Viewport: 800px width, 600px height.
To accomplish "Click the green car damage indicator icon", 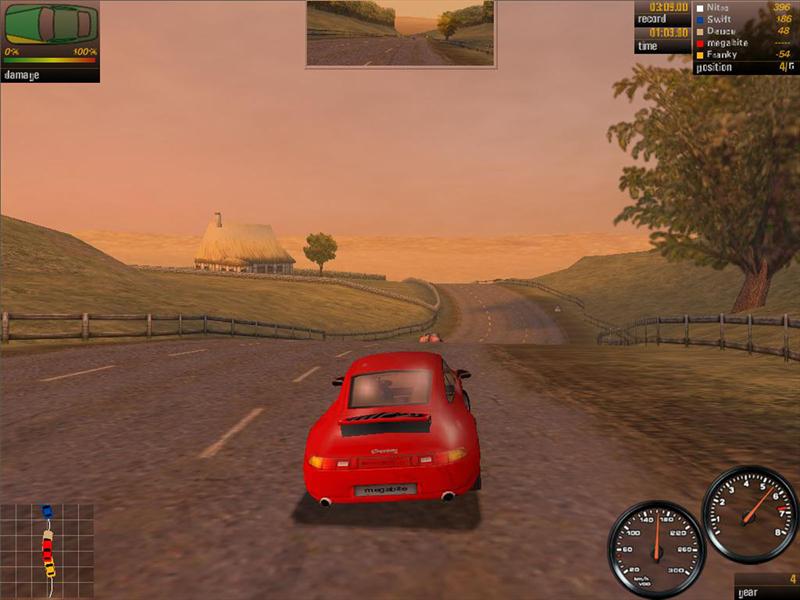I will [51, 23].
